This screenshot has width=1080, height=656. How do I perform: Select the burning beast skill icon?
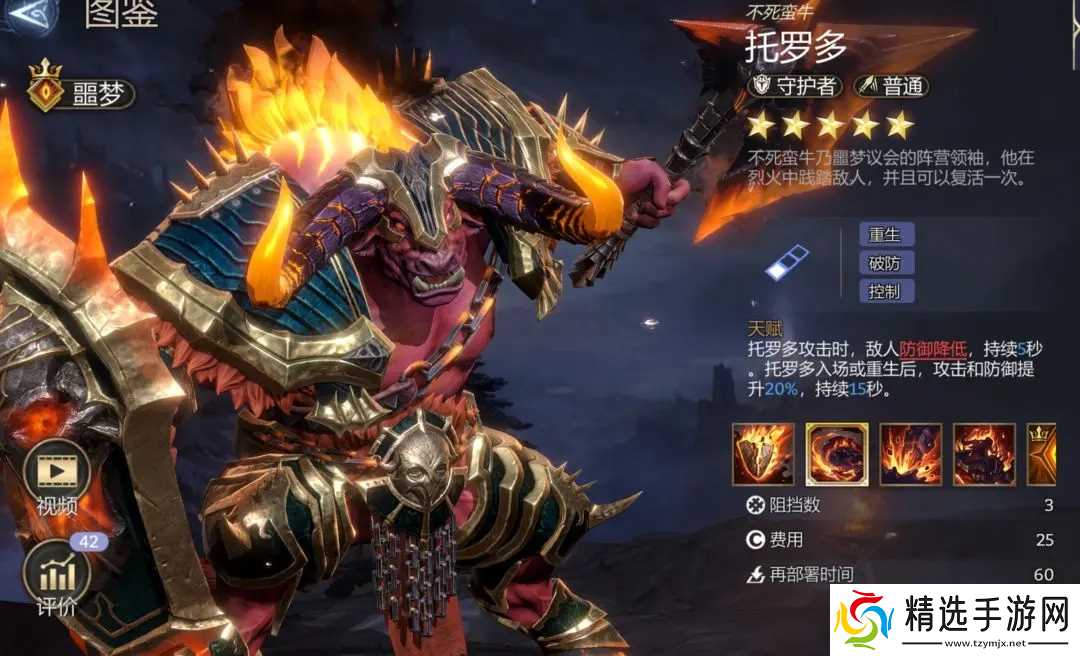(x=984, y=454)
